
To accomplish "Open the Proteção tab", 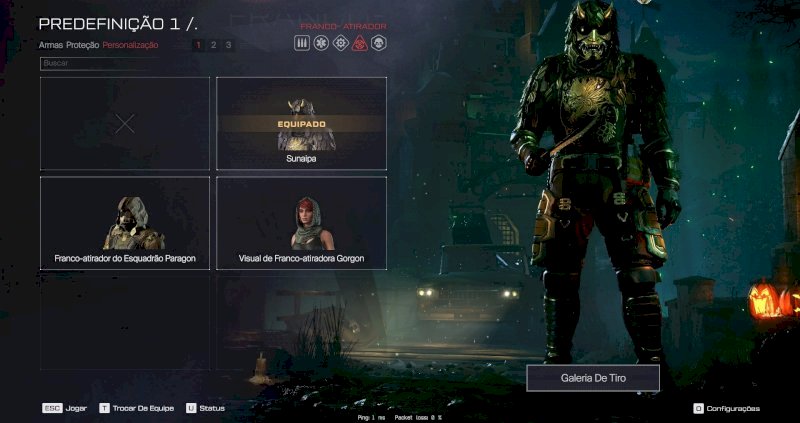I will 83,45.
